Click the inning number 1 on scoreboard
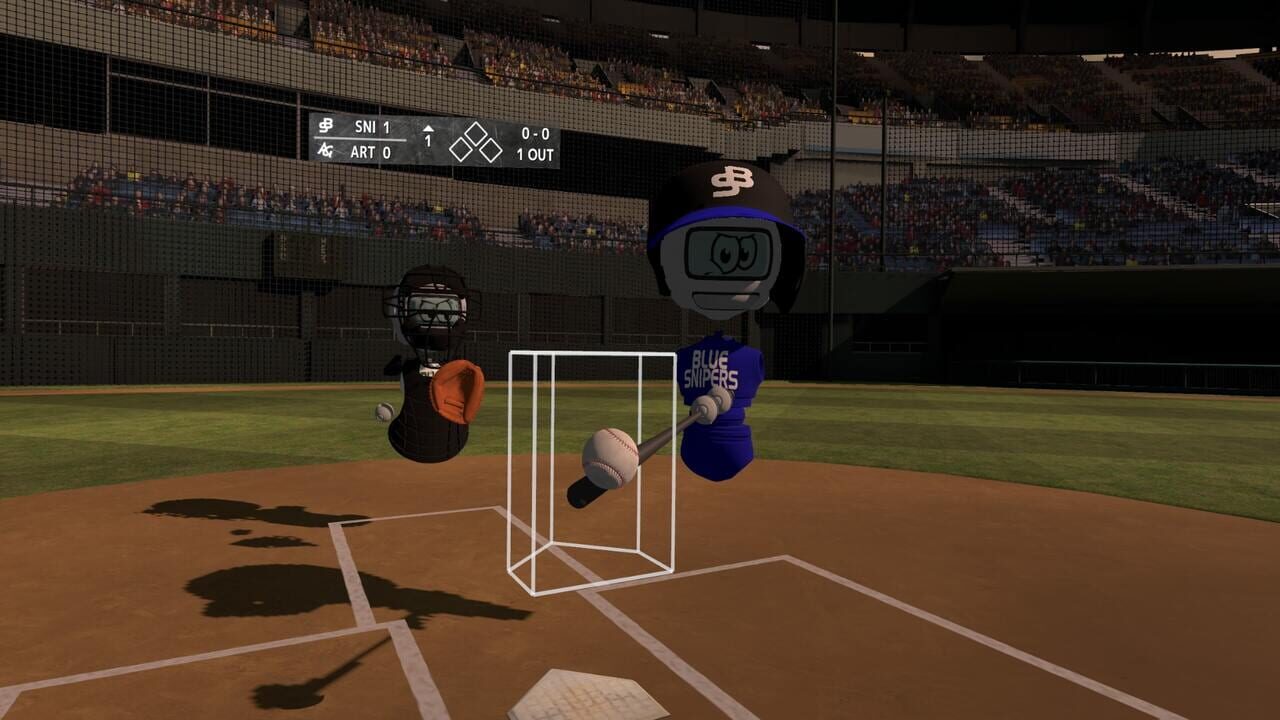Image resolution: width=1280 pixels, height=720 pixels. (x=428, y=140)
